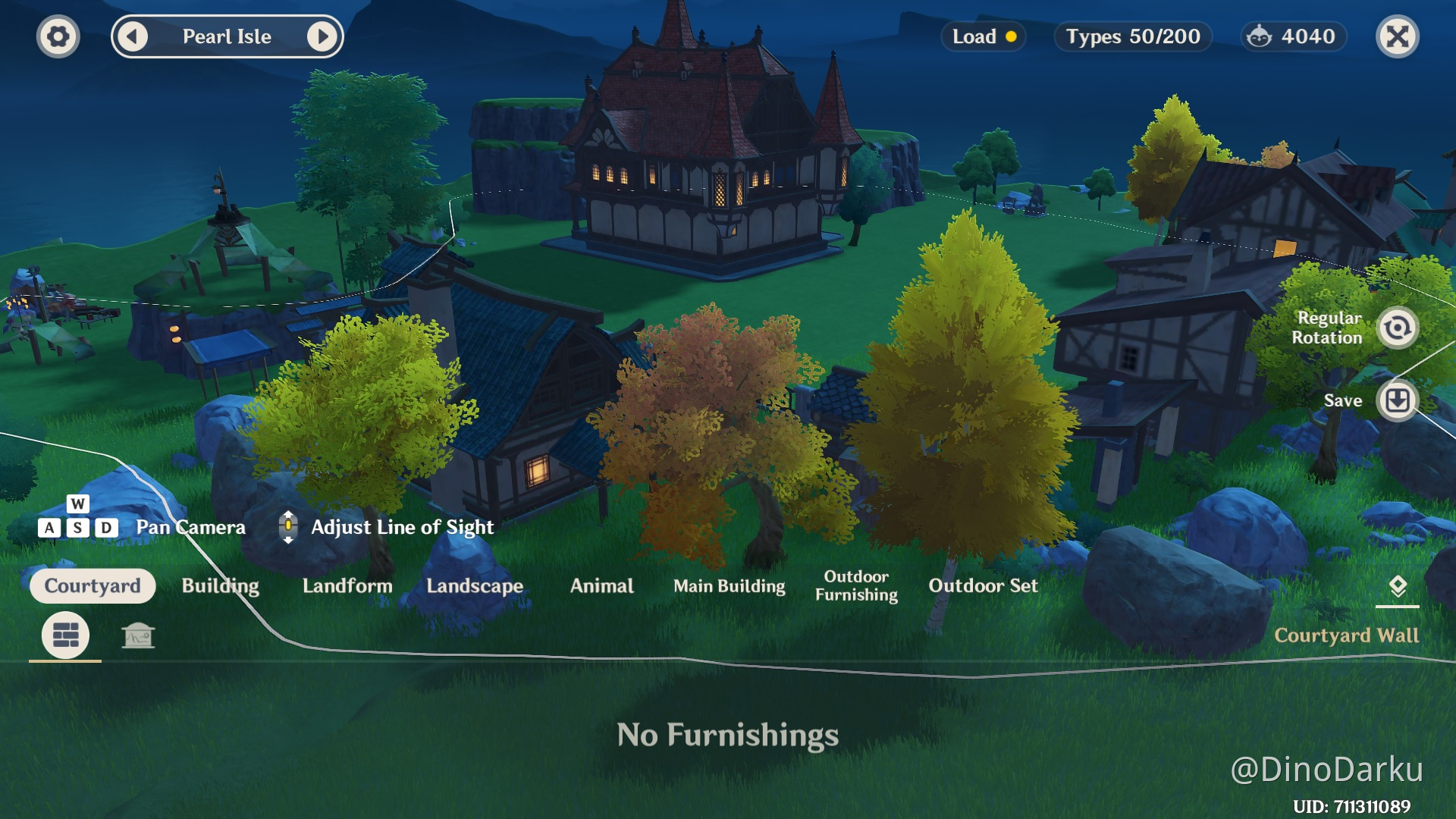
Task: Click the layered diamond filter icon
Action: tap(1397, 585)
